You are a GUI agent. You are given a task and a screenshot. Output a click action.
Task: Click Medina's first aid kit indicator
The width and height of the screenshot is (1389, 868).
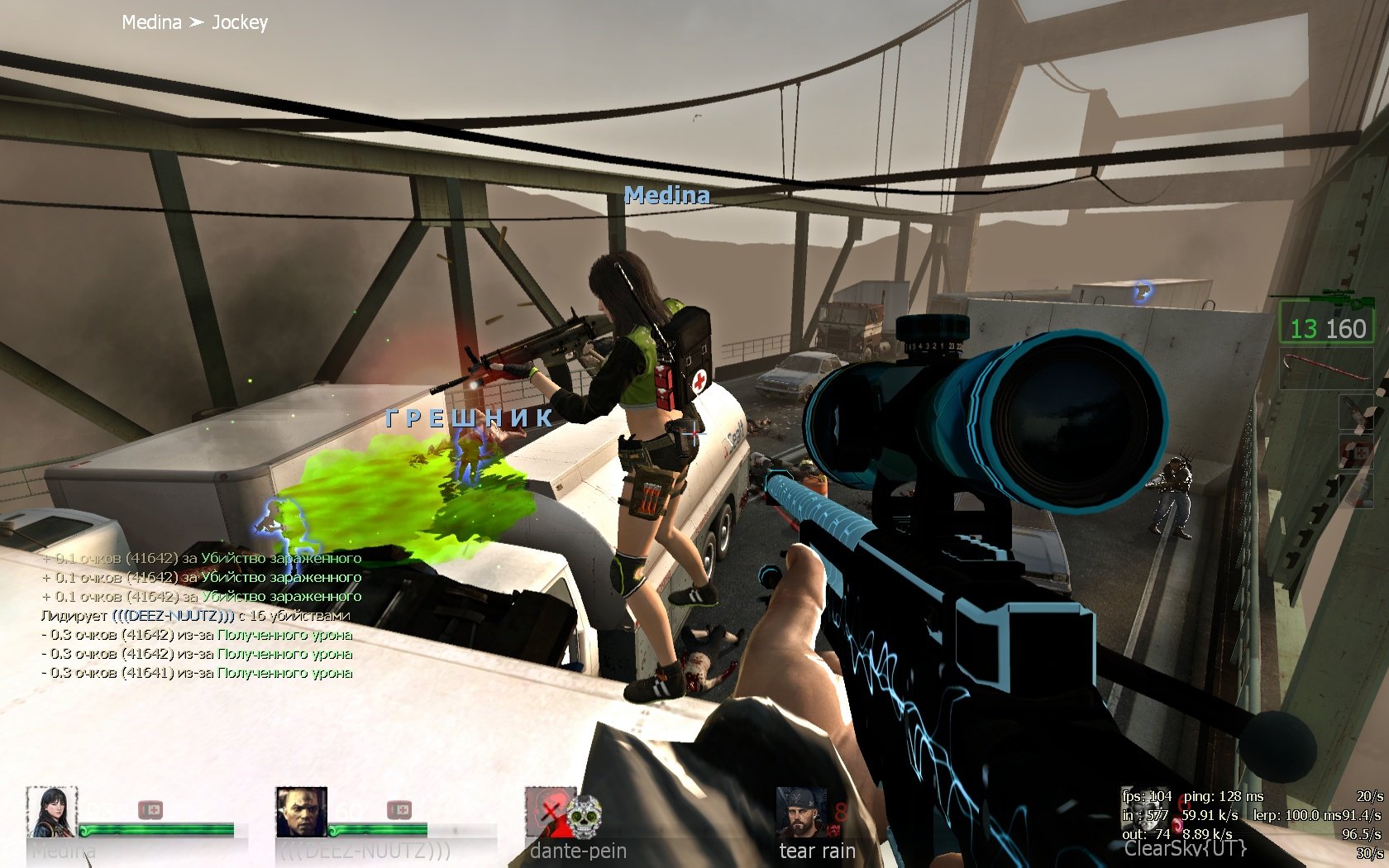tap(150, 809)
